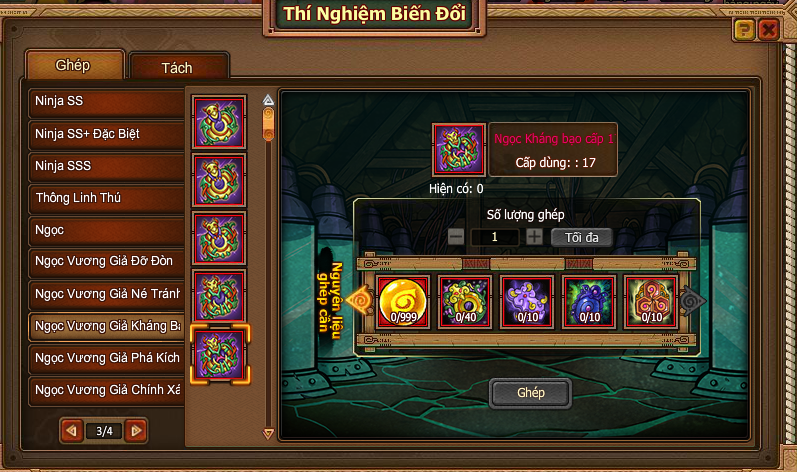Close the Thí Nghiệm Biến Đổi window

tap(768, 30)
